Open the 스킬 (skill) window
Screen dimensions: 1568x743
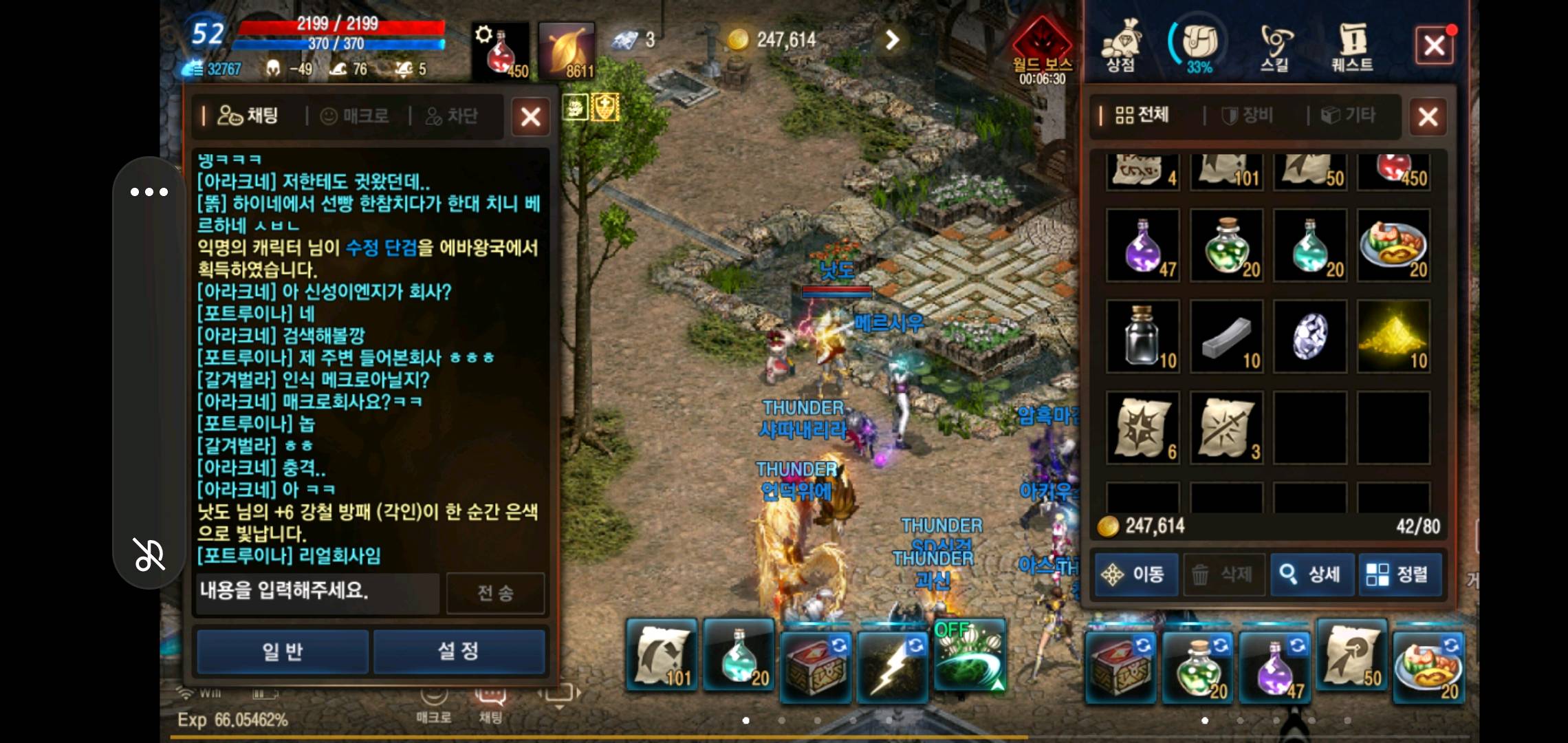[1276, 45]
